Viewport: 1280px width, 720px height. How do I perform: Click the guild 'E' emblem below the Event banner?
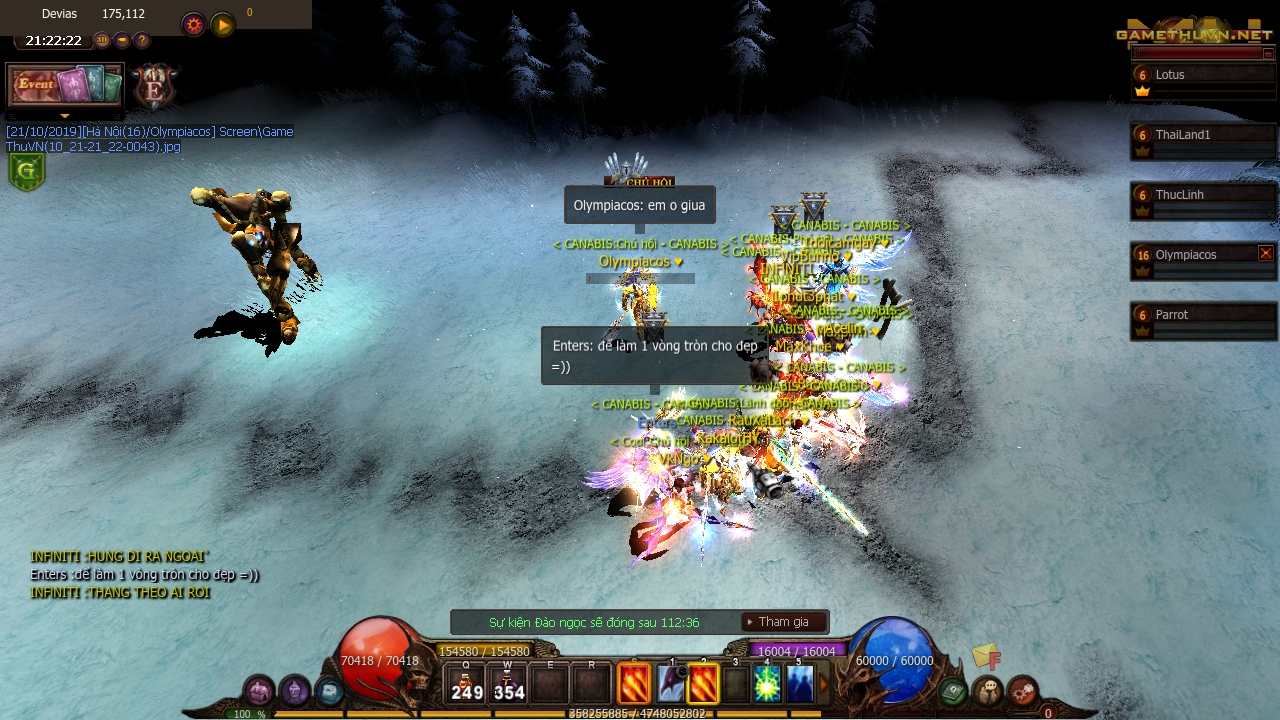click(153, 87)
